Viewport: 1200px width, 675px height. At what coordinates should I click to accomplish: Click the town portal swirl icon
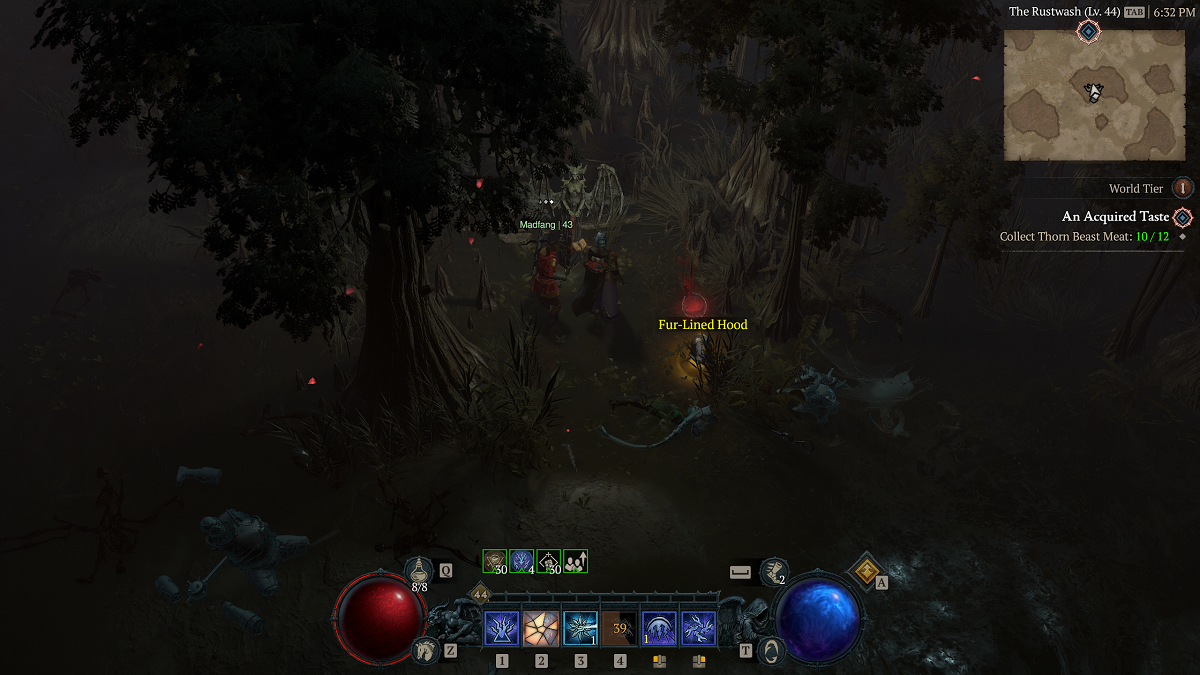771,650
